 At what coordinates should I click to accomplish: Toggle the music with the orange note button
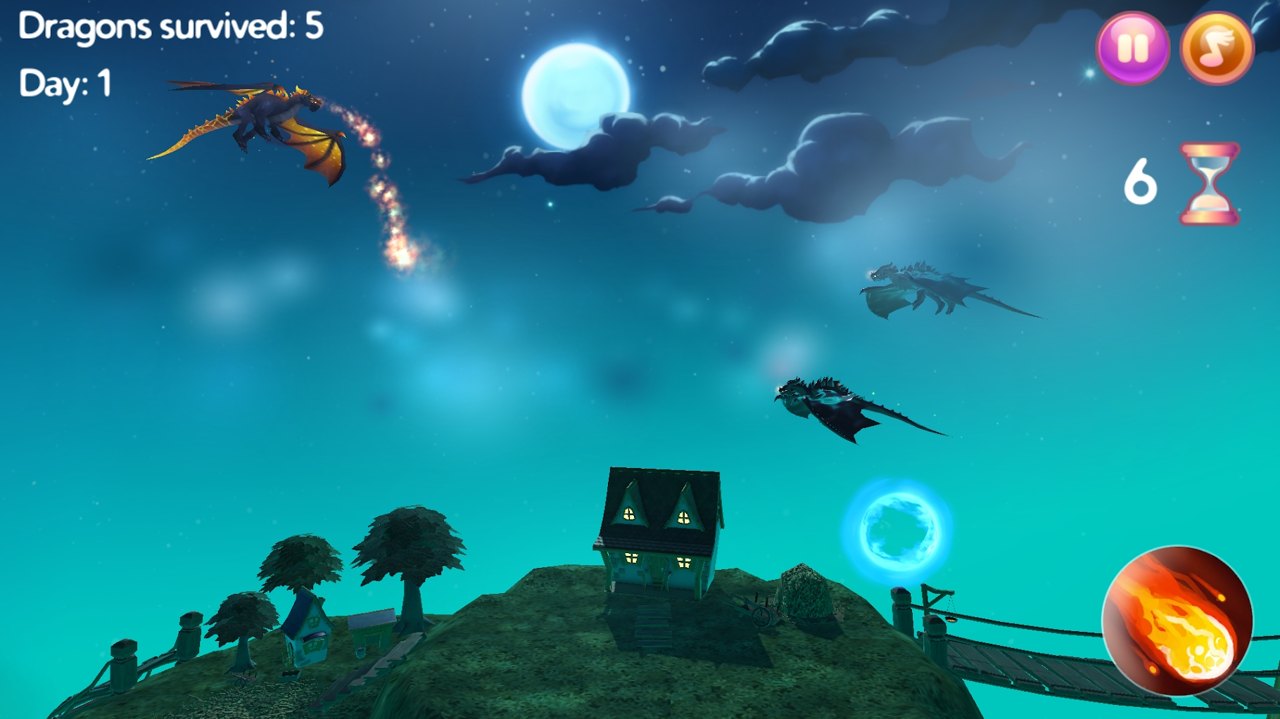click(1217, 48)
